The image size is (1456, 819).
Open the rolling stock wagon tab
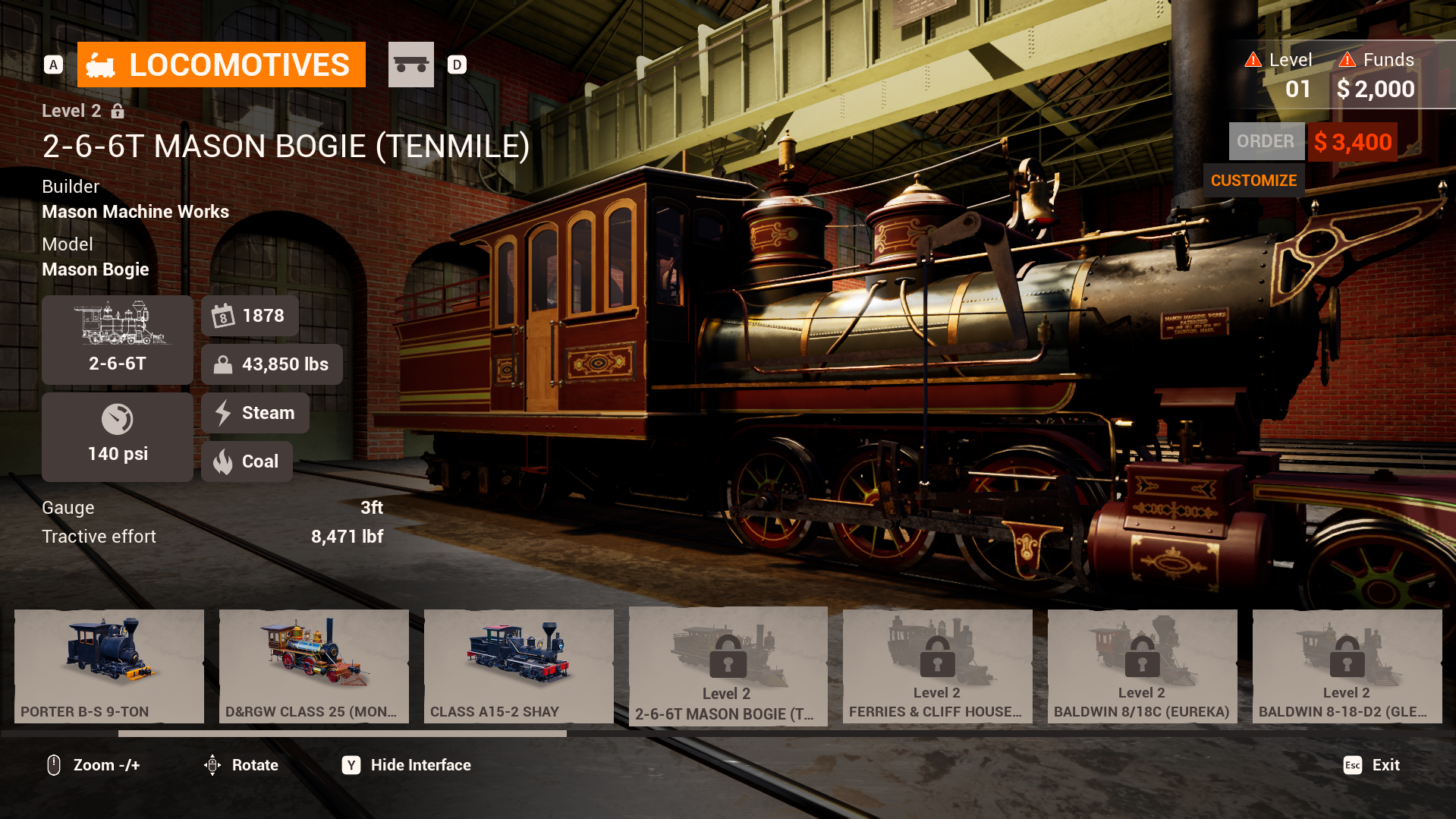pos(410,65)
